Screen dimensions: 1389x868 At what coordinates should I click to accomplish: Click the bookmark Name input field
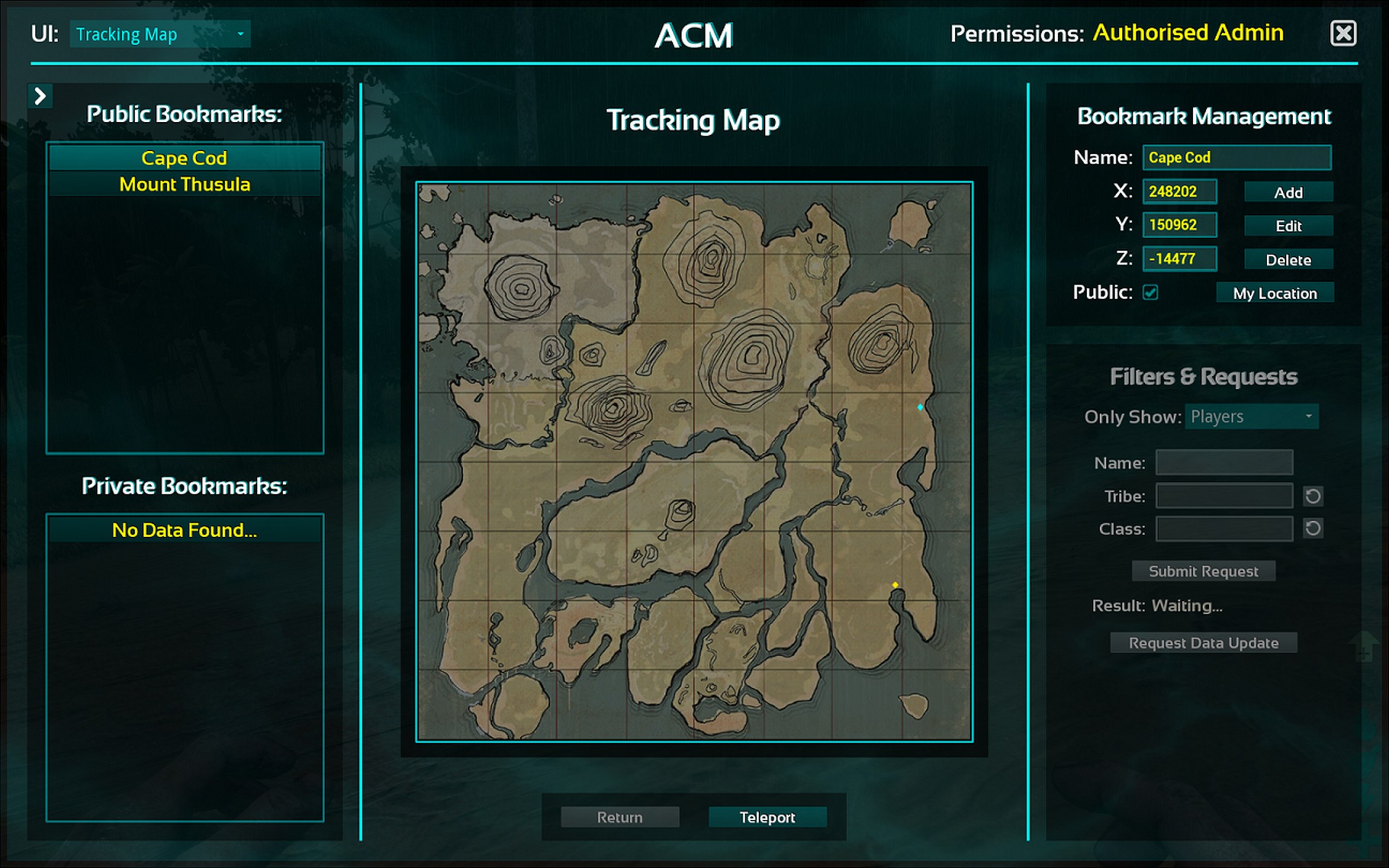coord(1236,158)
